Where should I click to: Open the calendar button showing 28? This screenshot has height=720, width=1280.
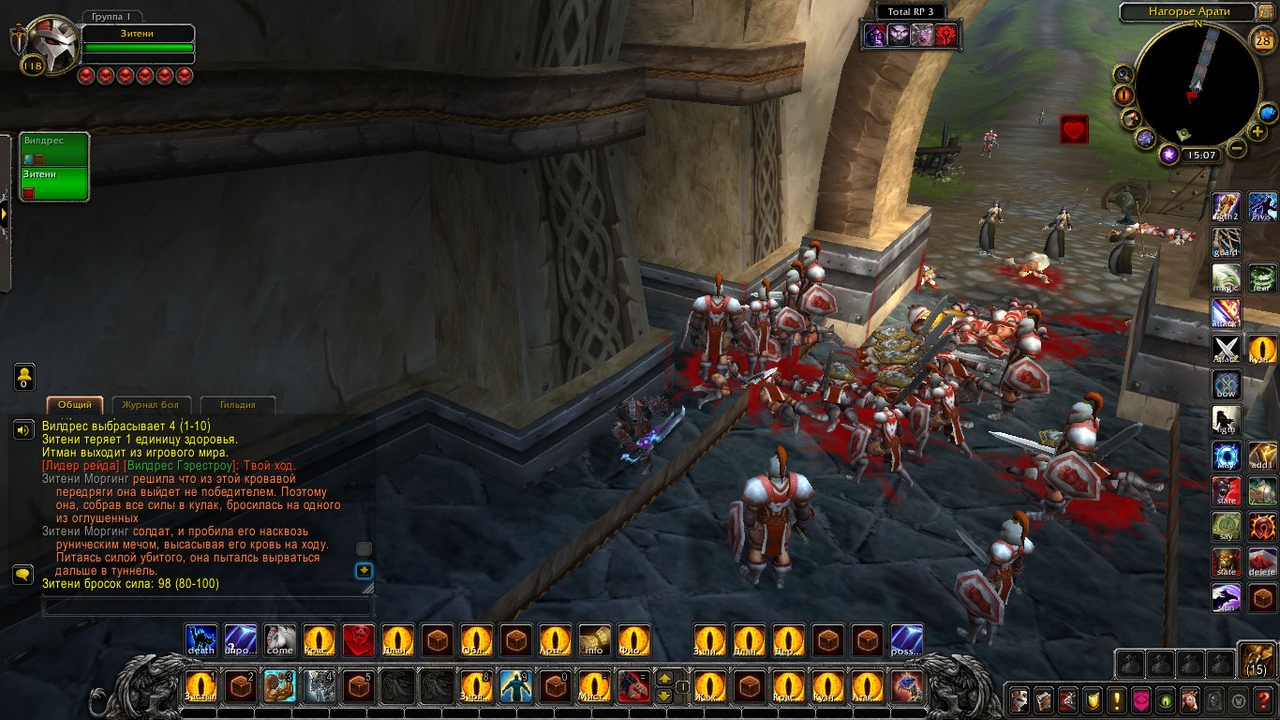coord(1263,41)
